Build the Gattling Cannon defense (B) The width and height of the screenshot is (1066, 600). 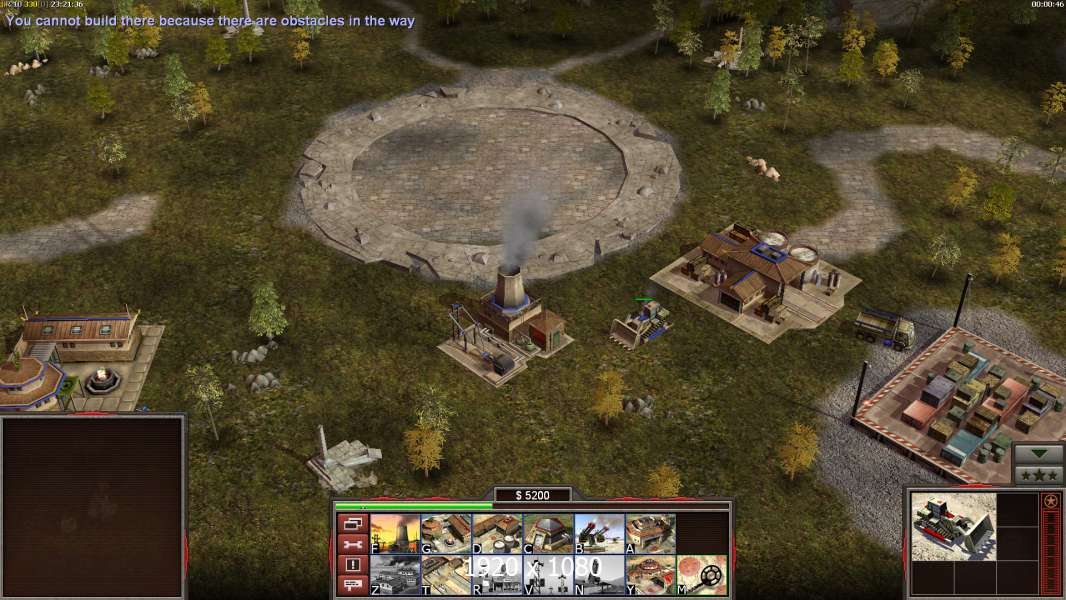(x=599, y=533)
